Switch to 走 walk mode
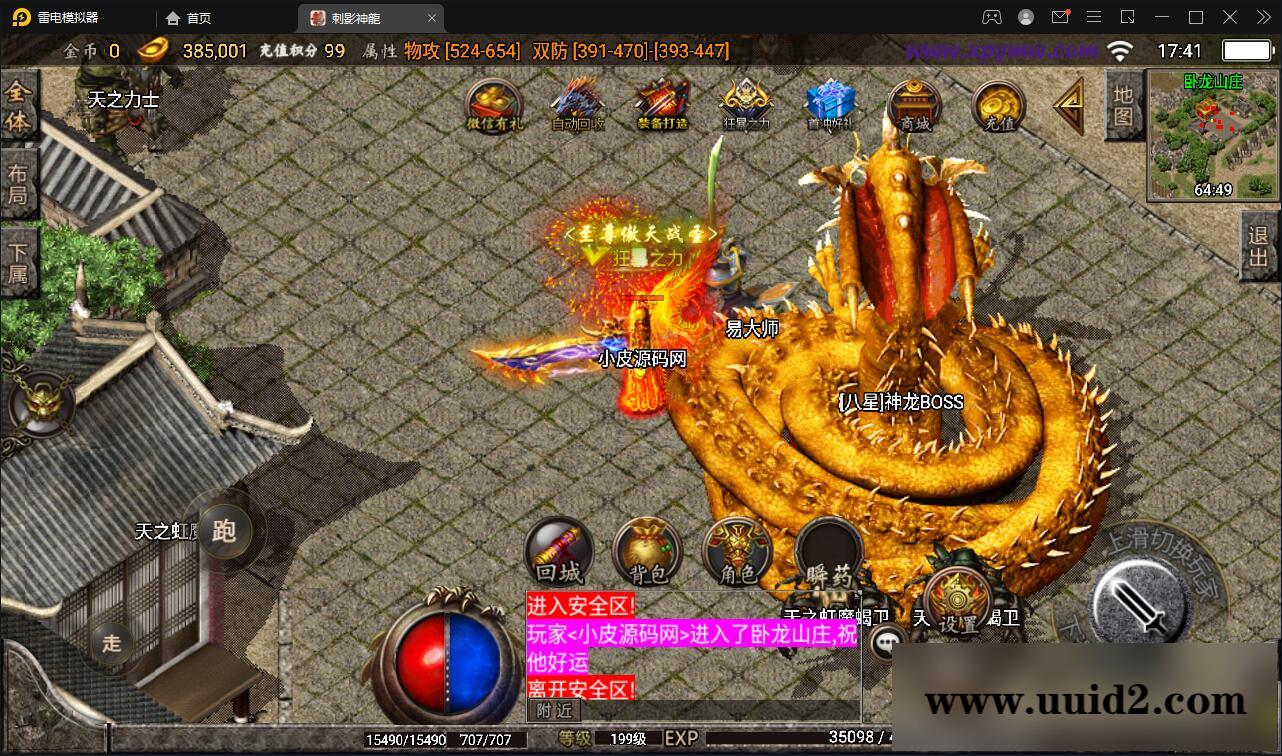1282x756 pixels. tap(110, 646)
